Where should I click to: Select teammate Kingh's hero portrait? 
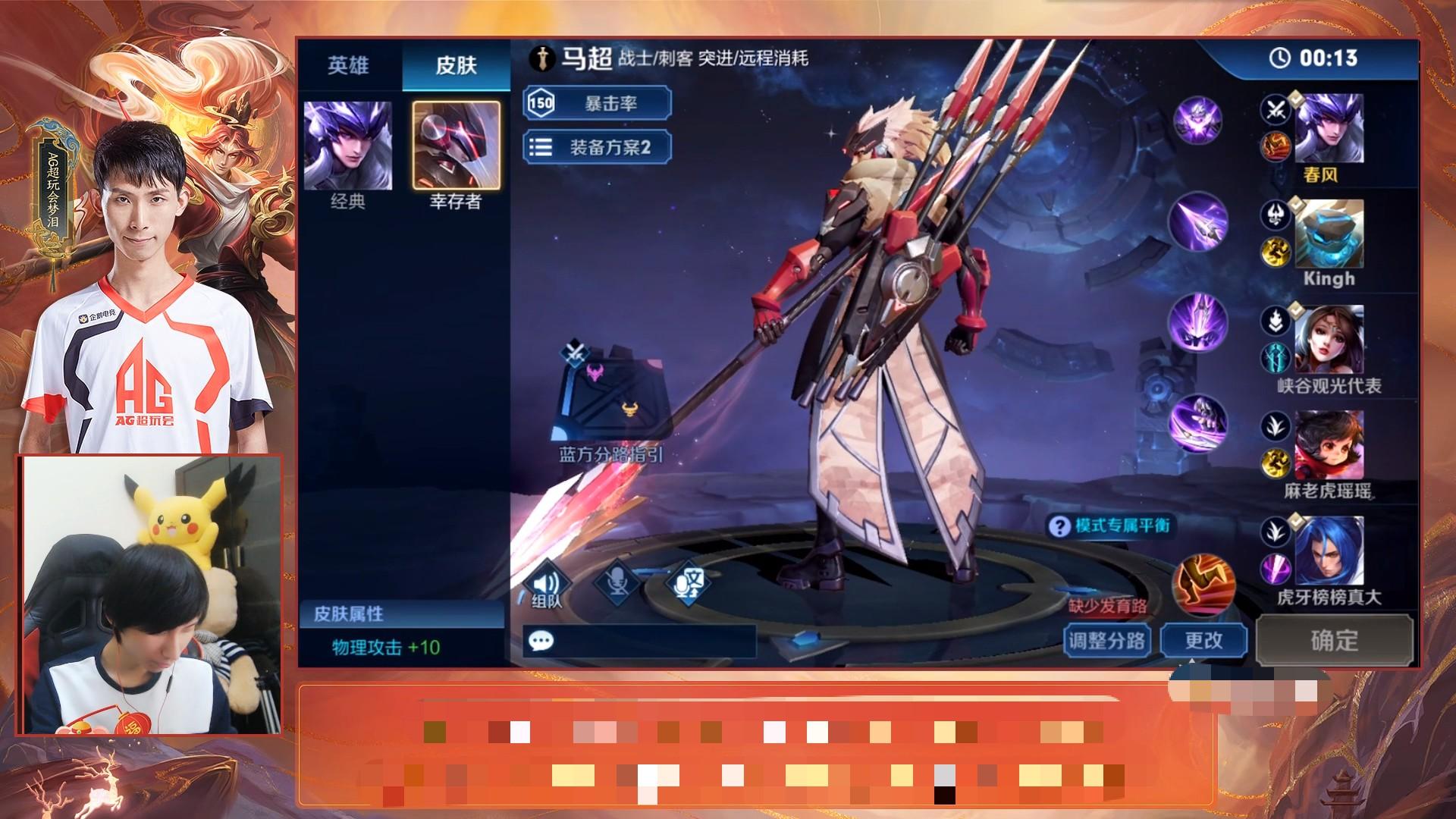pyautogui.click(x=1329, y=234)
